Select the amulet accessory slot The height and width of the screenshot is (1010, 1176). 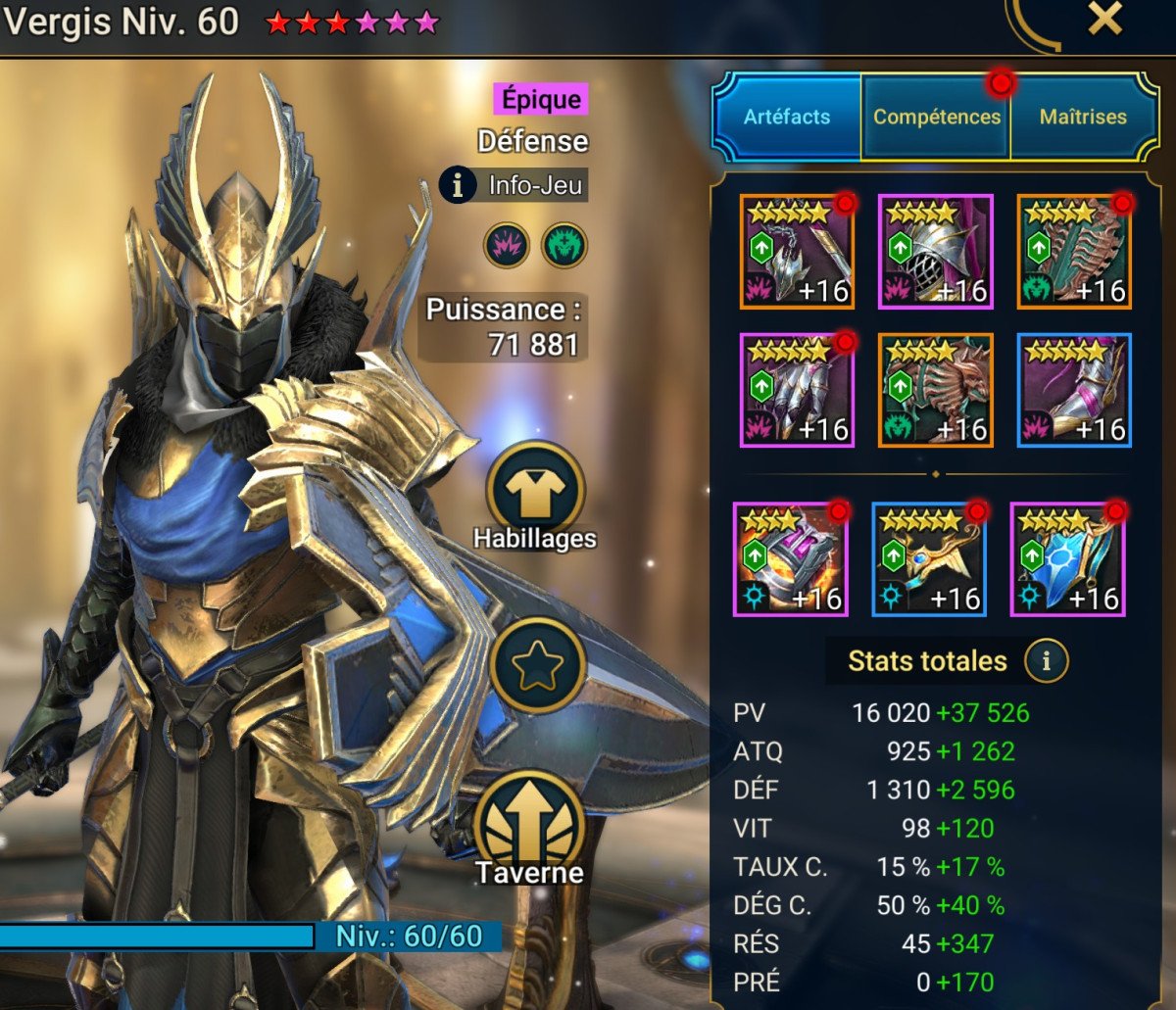click(929, 559)
